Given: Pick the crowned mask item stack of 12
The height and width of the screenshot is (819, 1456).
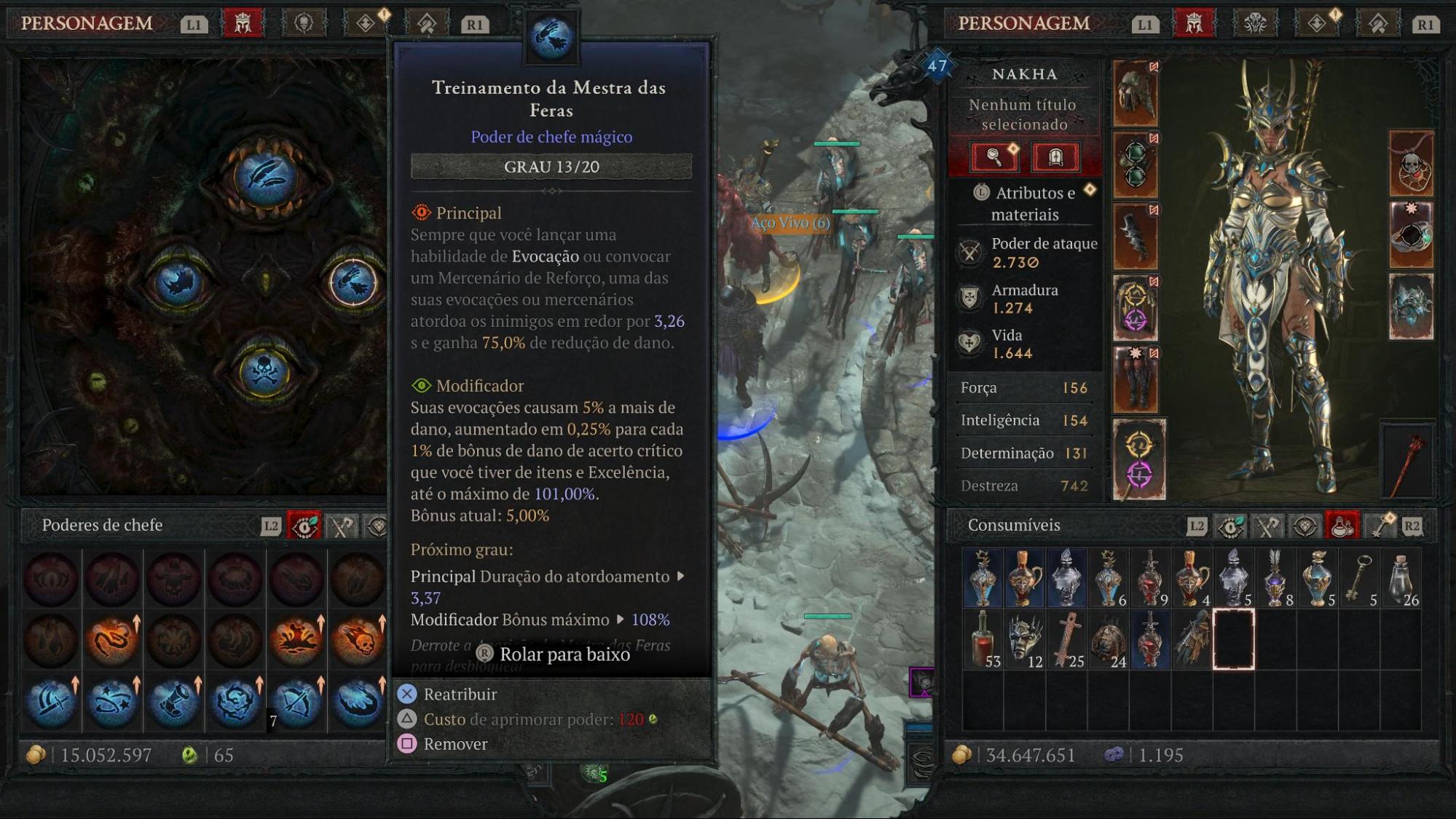Looking at the screenshot, I should [x=1025, y=640].
